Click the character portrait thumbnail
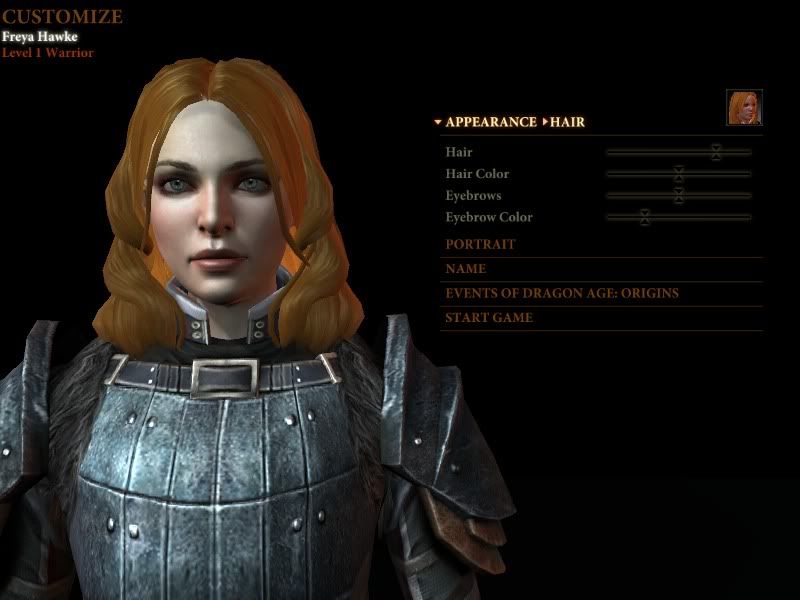The image size is (800, 600). tap(744, 108)
